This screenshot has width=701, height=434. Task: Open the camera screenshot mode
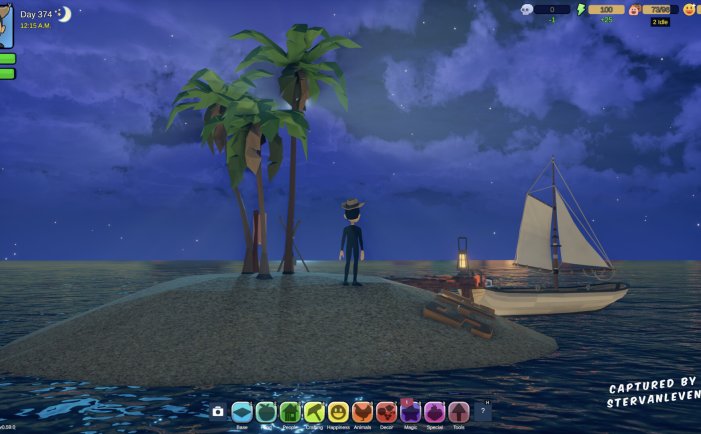218,412
